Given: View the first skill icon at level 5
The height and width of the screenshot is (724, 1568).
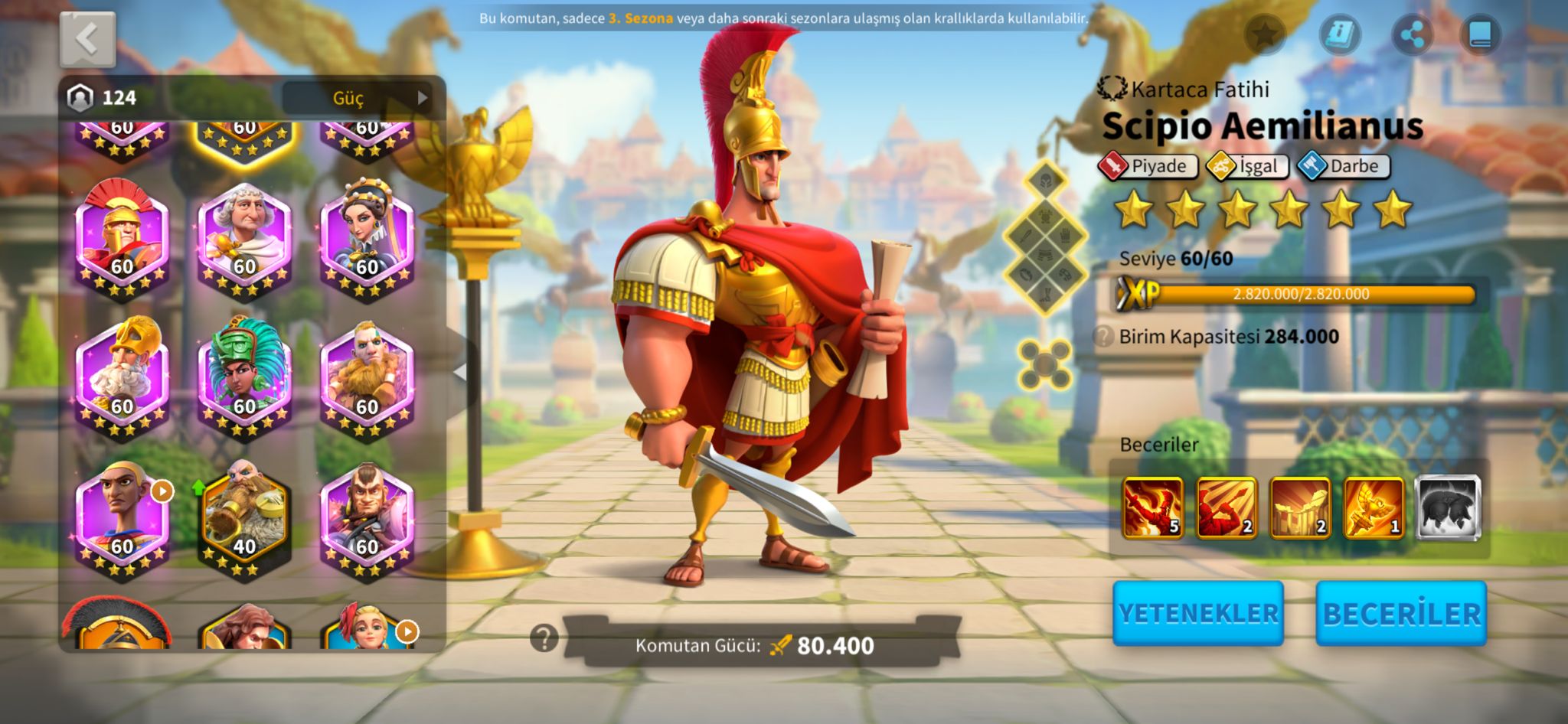Looking at the screenshot, I should pyautogui.click(x=1152, y=507).
